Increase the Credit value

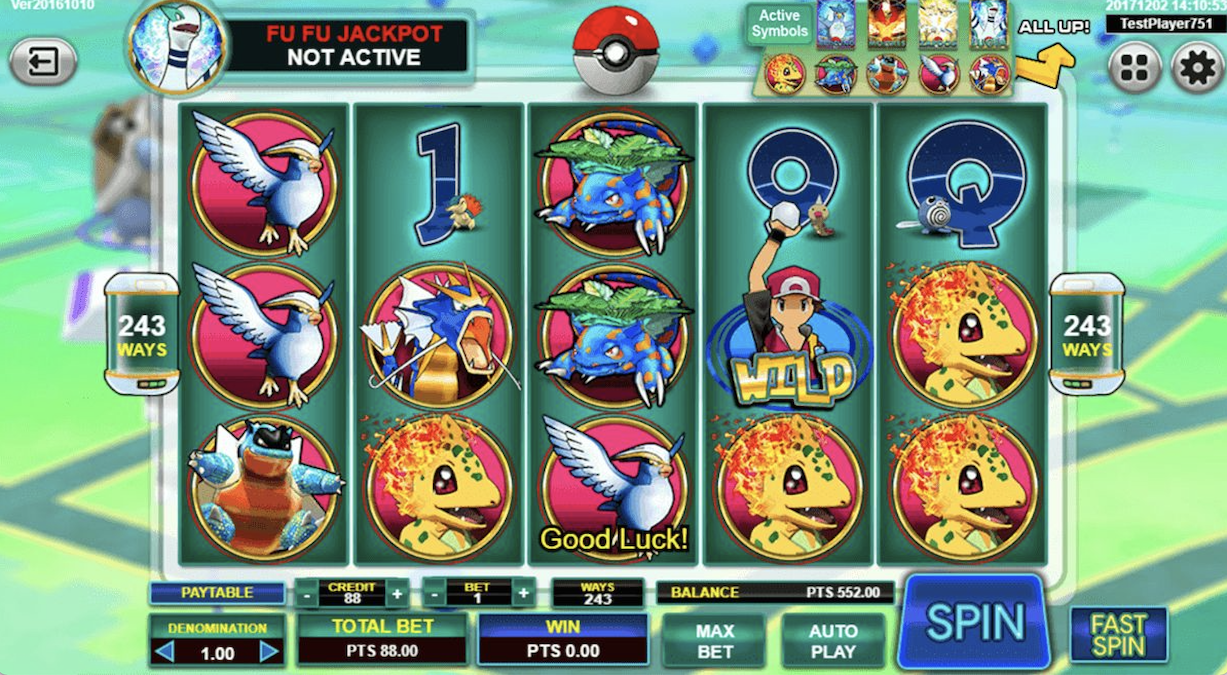(x=397, y=594)
